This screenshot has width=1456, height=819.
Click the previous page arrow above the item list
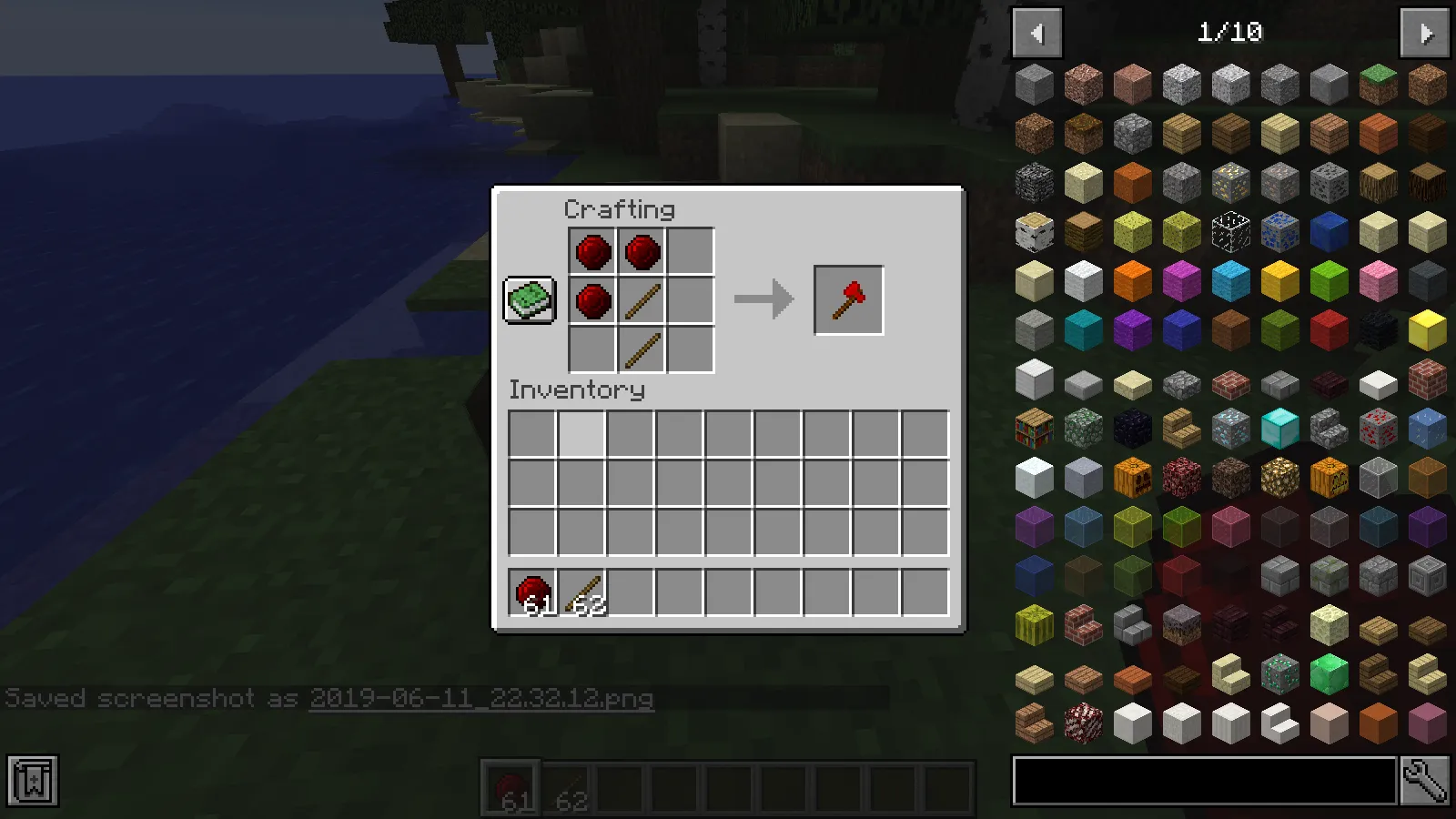(1037, 33)
